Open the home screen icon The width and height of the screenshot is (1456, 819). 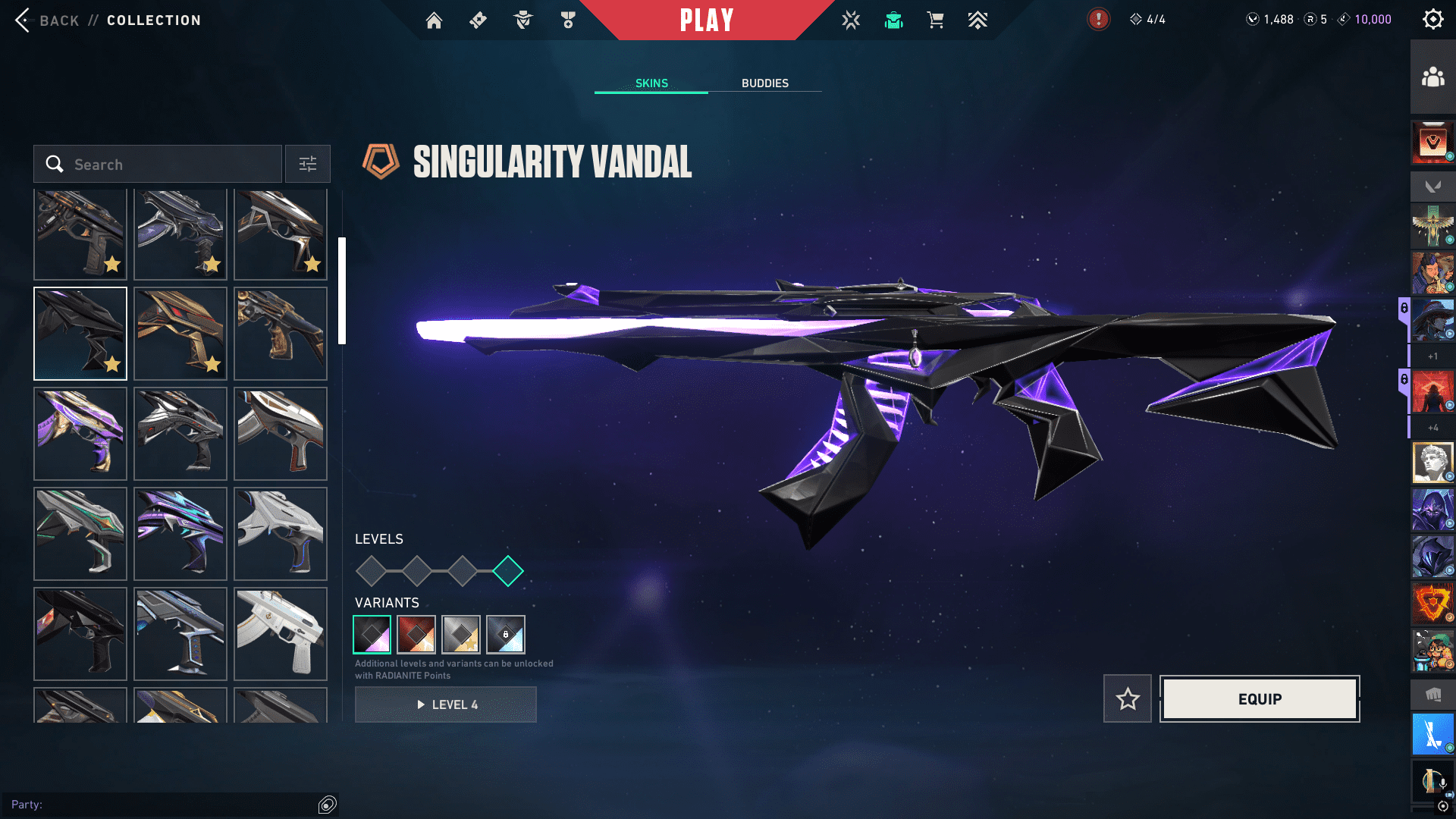point(434,20)
